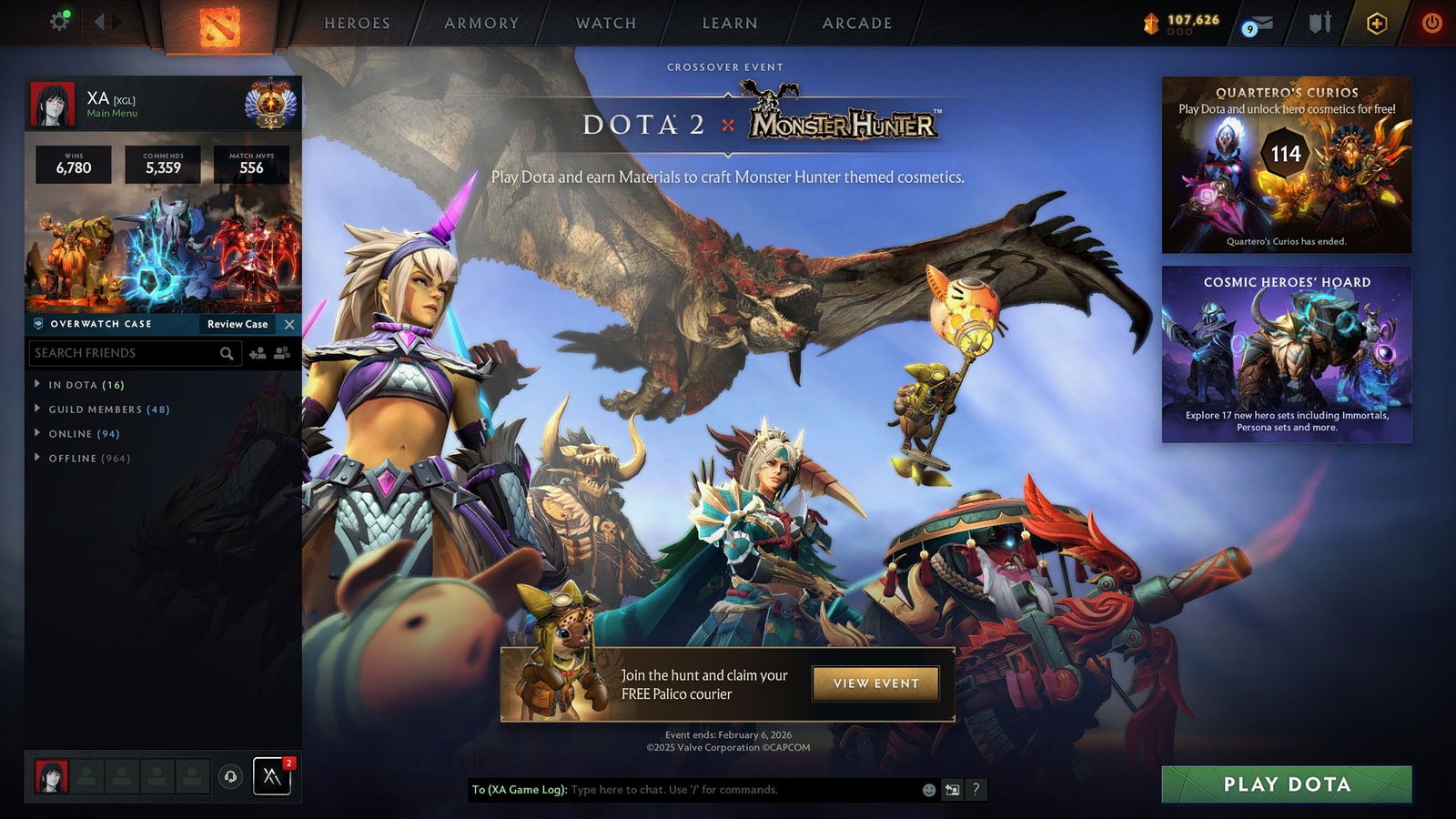Click the shield and sword icon
This screenshot has width=1456, height=819.
(1319, 23)
